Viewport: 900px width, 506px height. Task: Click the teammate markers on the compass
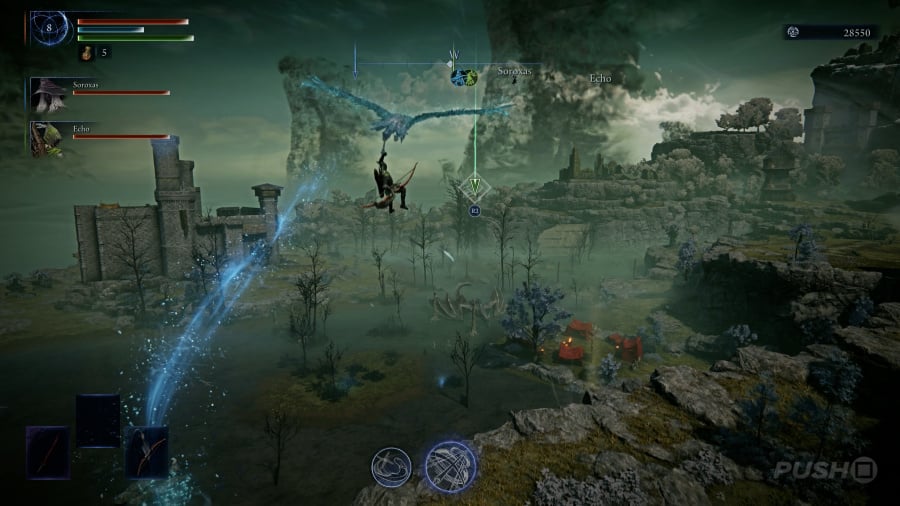pyautogui.click(x=462, y=76)
